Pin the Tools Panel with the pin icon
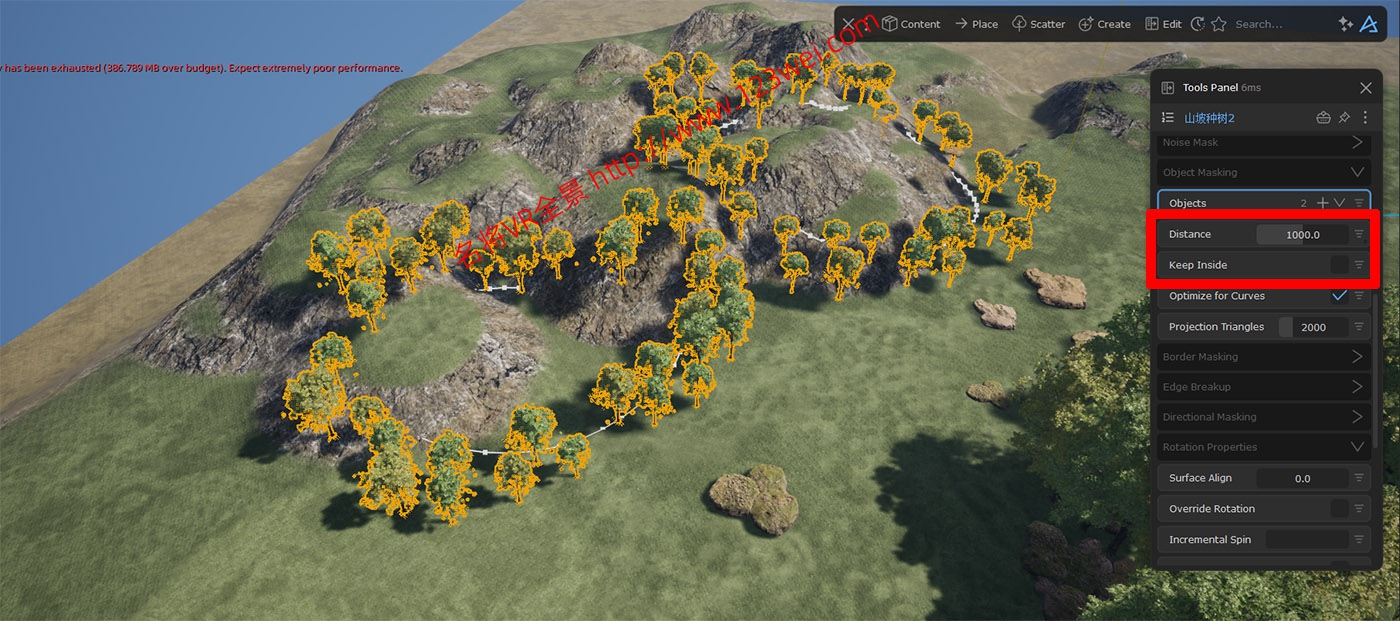 [1344, 118]
